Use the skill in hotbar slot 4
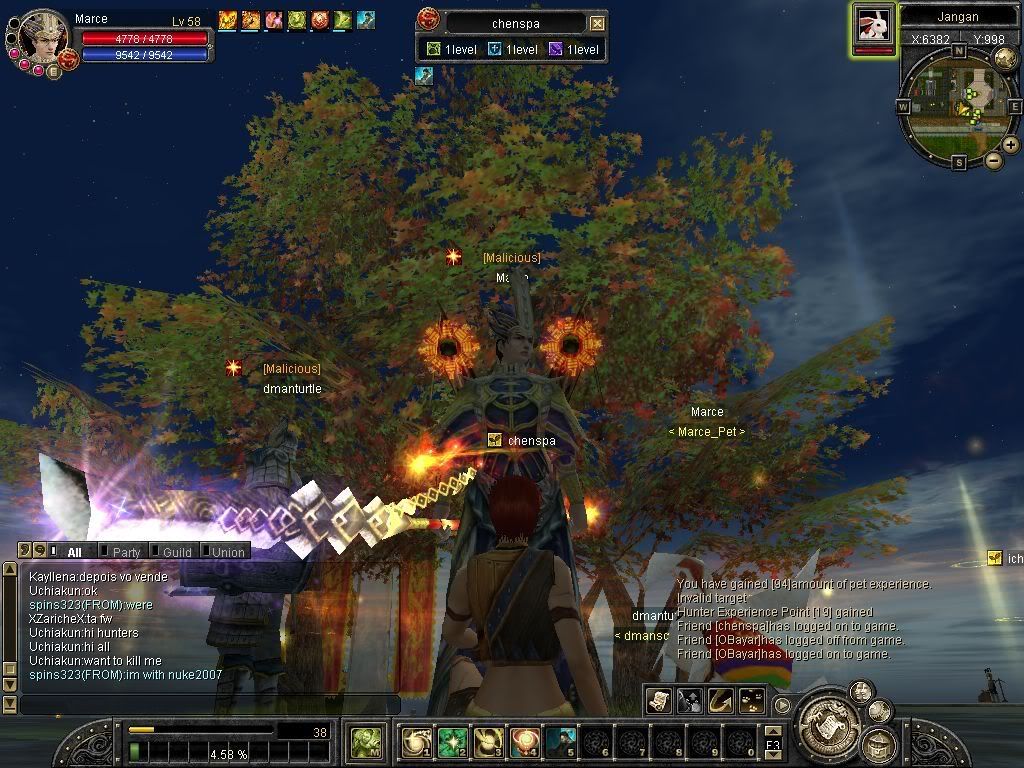Screen dimensions: 1024x768 526,742
